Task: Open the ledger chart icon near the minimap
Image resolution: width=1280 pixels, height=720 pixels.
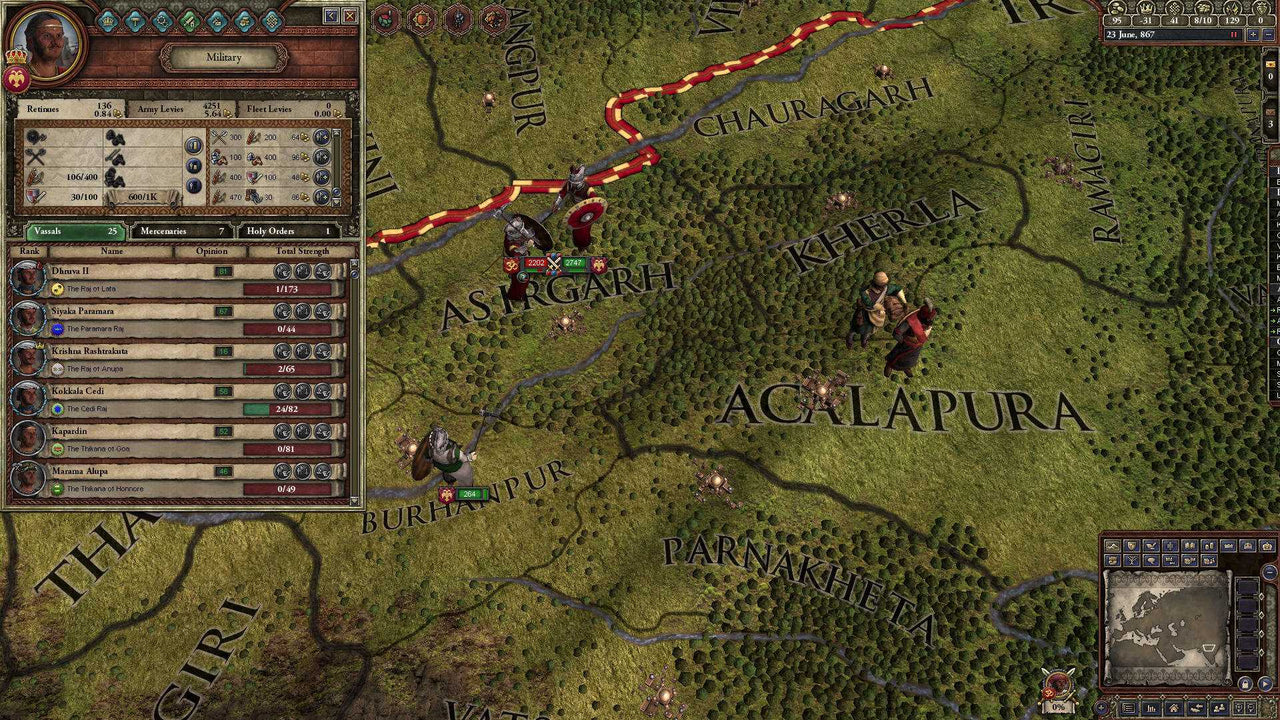Action: point(1150,707)
